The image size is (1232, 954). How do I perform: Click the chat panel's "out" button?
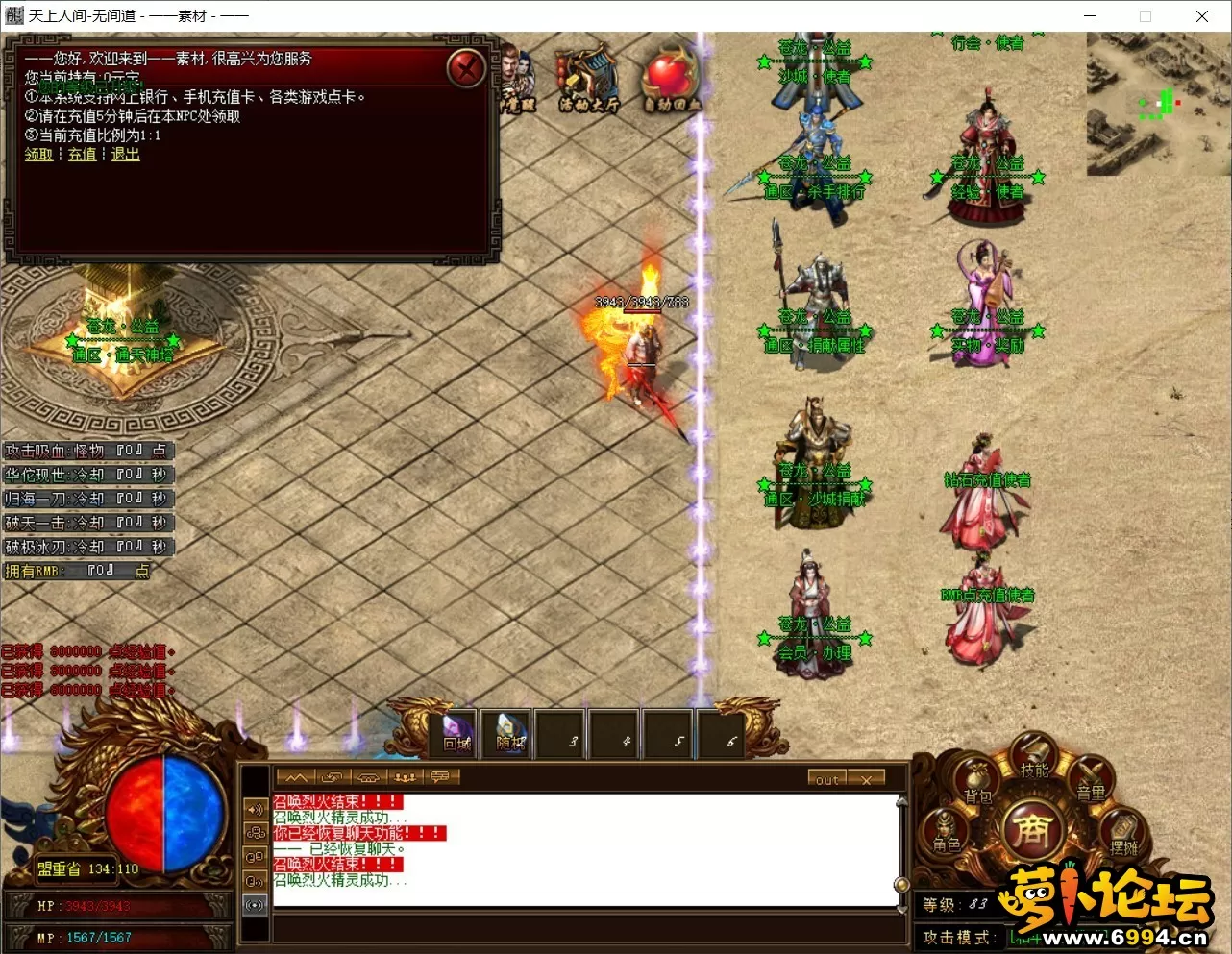click(x=827, y=779)
